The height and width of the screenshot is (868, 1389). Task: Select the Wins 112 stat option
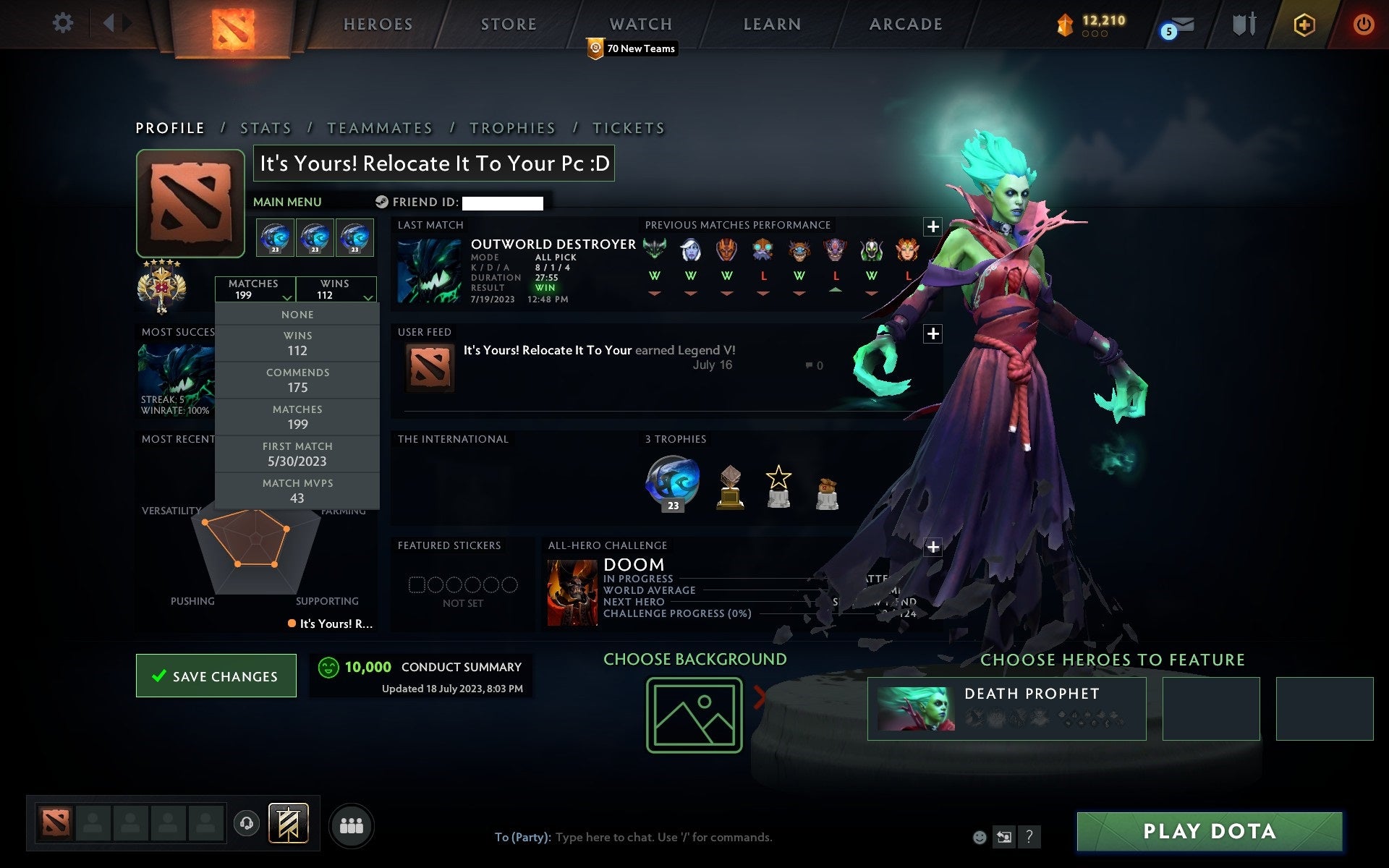pyautogui.click(x=297, y=343)
